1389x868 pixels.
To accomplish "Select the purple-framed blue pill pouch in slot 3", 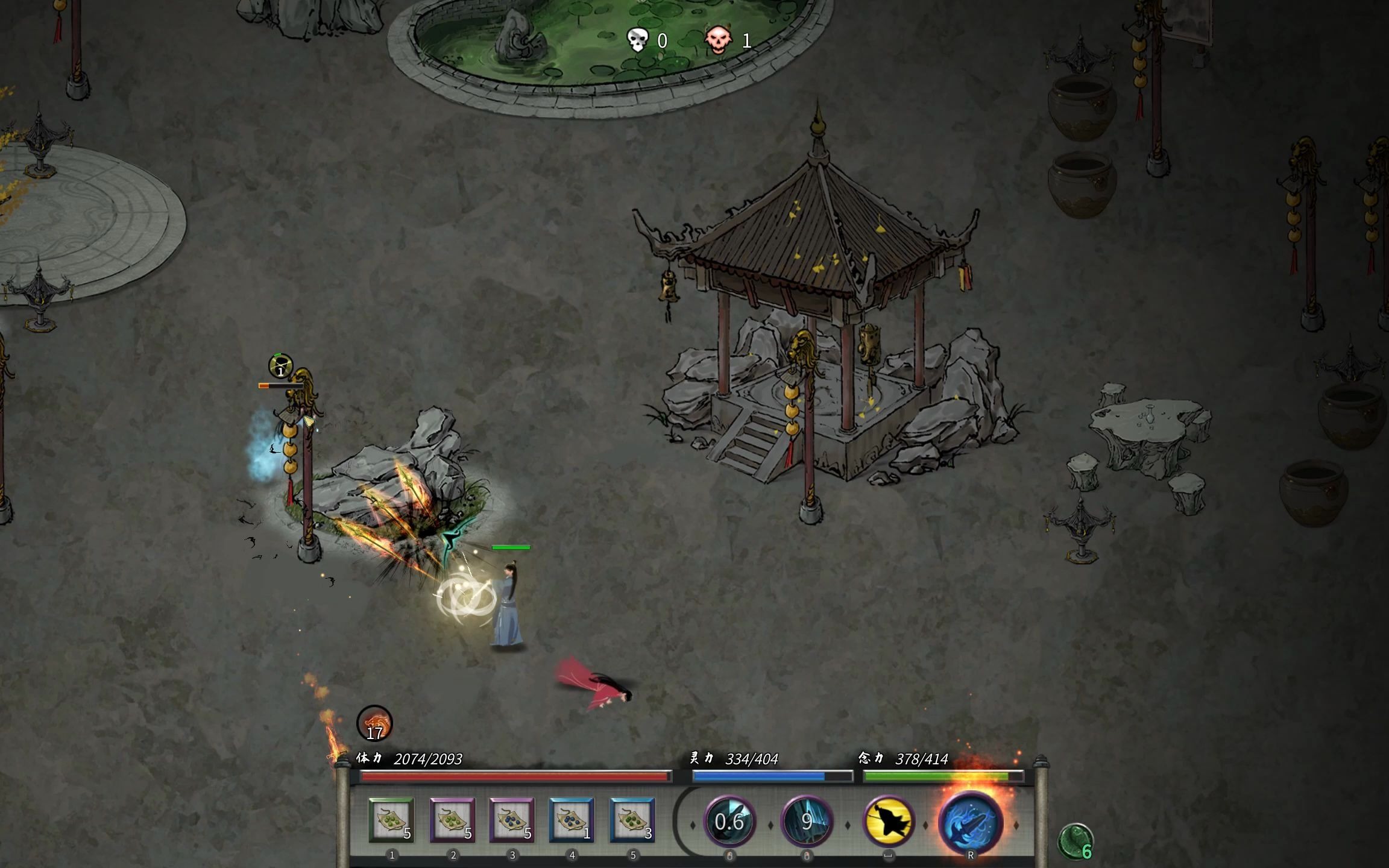I will [x=512, y=820].
